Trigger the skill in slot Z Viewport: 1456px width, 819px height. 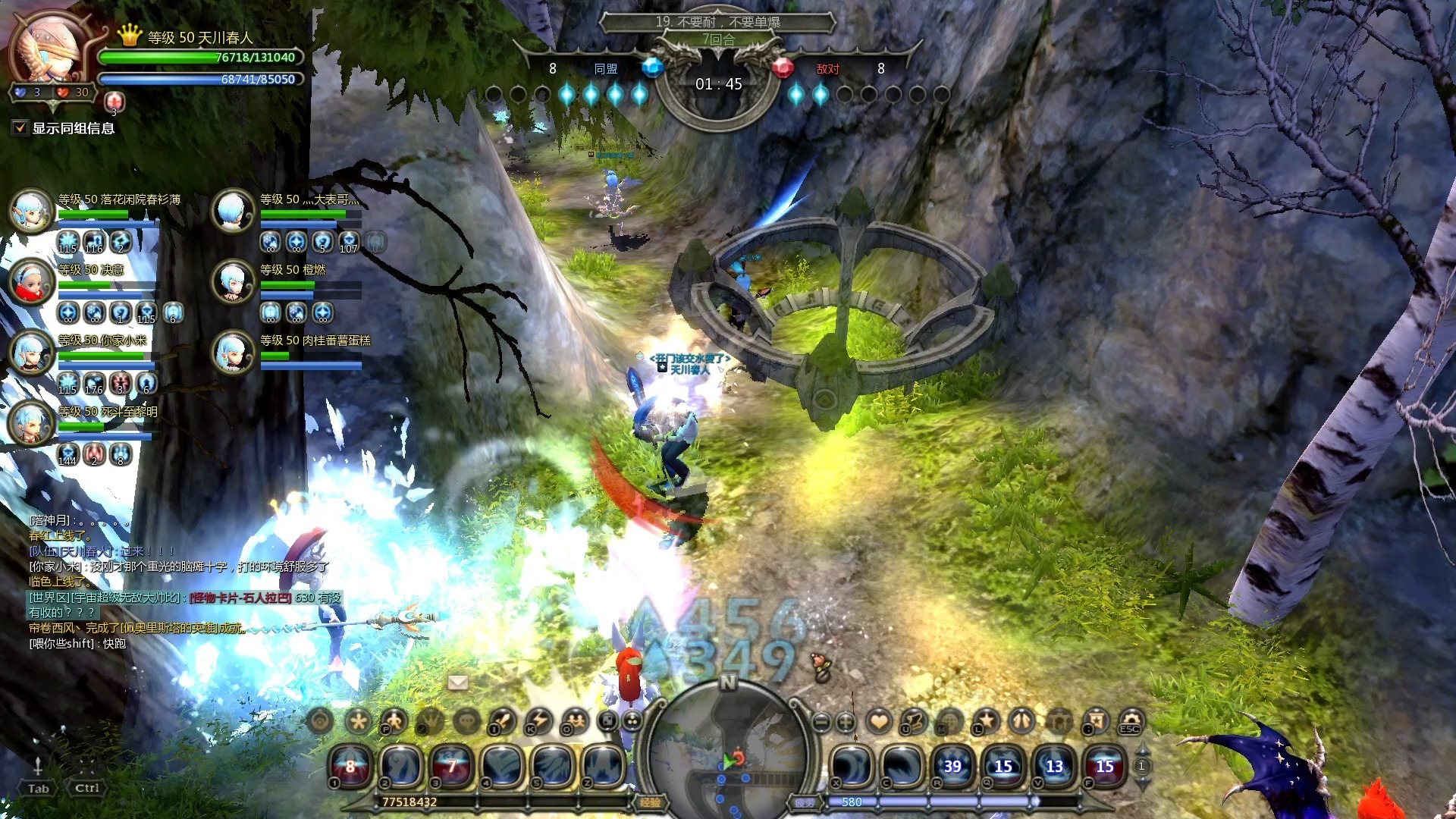pyautogui.click(x=603, y=766)
